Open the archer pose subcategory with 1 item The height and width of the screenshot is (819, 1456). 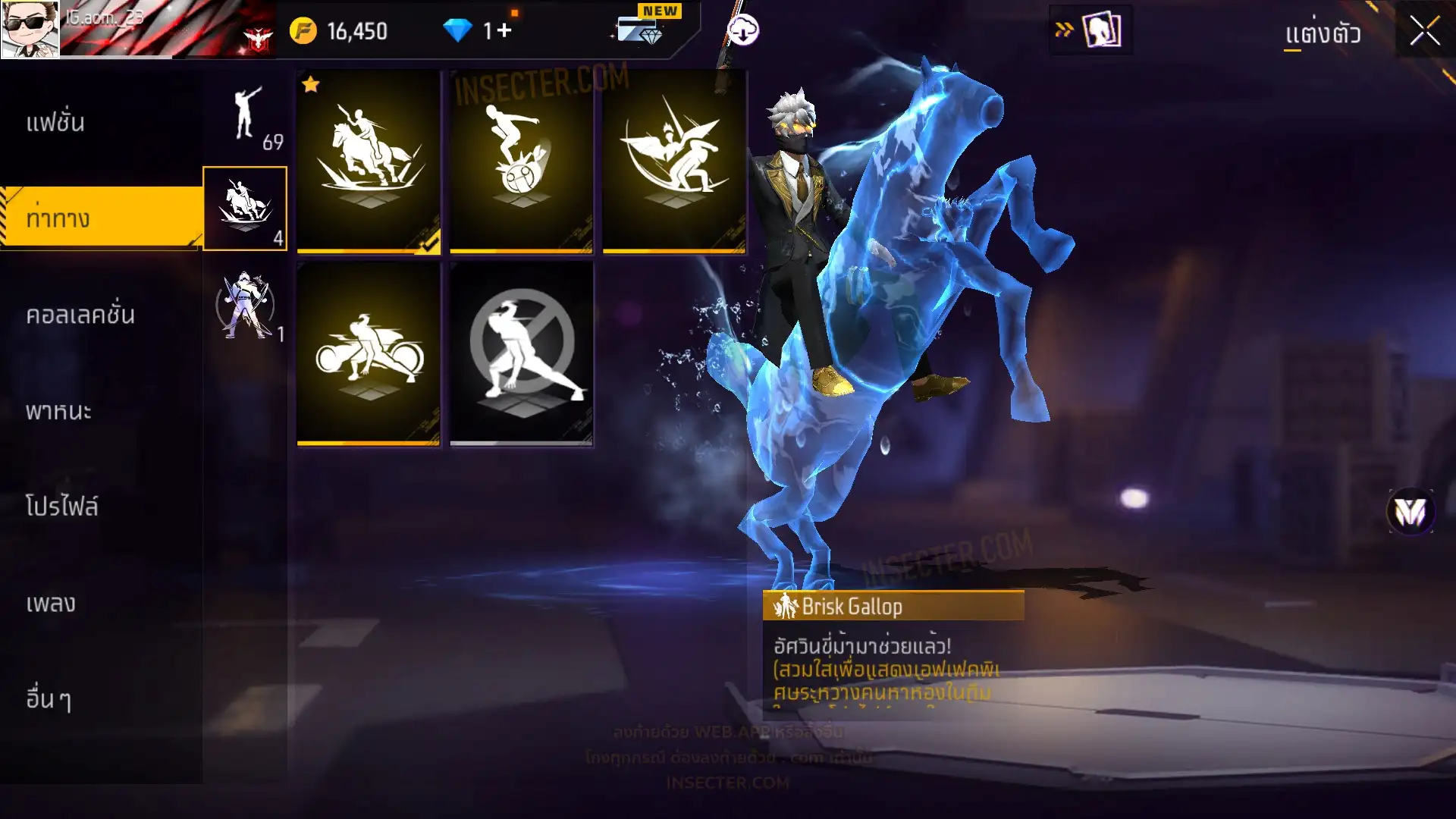[246, 305]
